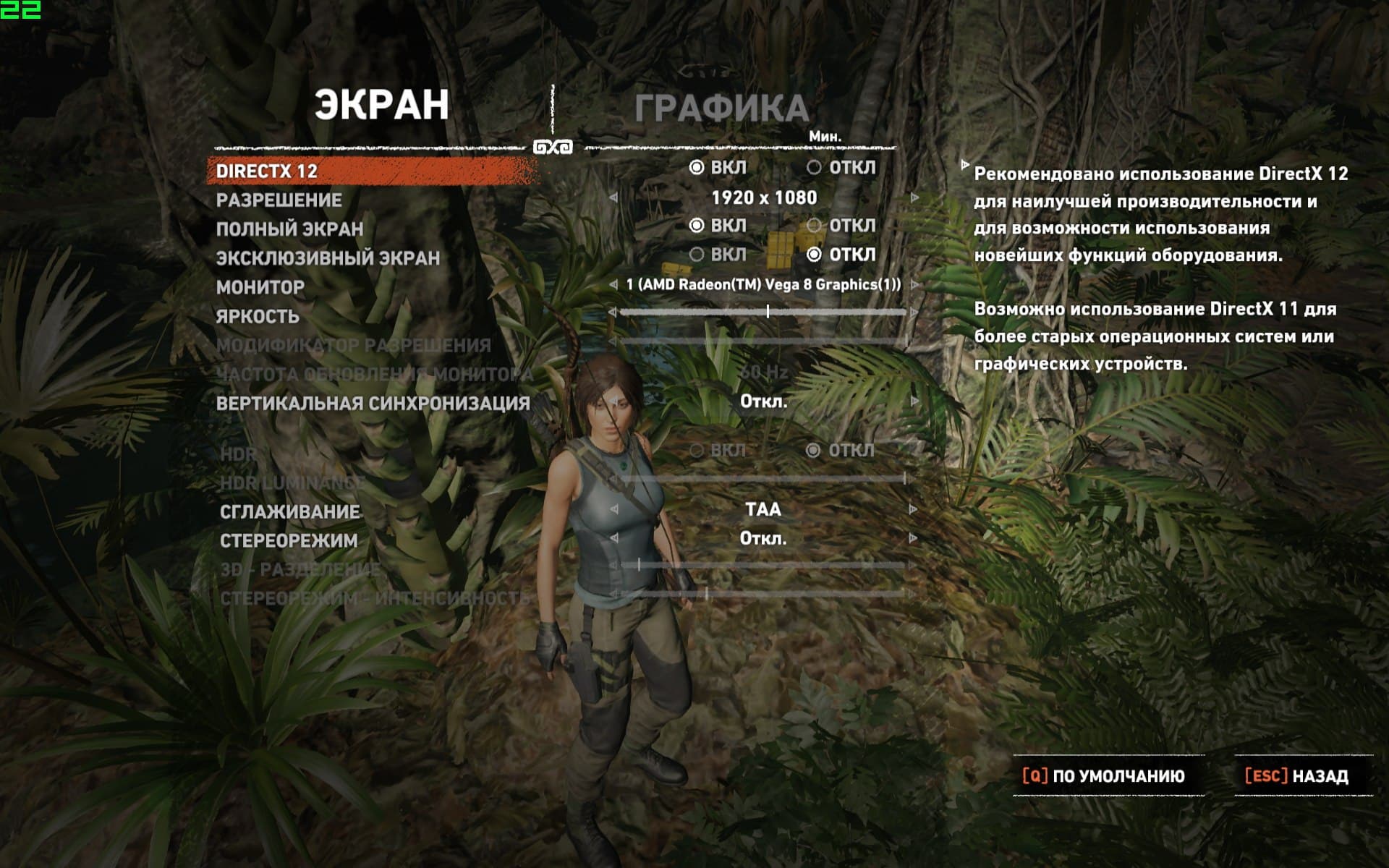1389x868 pixels.
Task: Cycle СГЛАЖИВАНИЕ anti-aliasing with right arrow
Action: pos(913,510)
